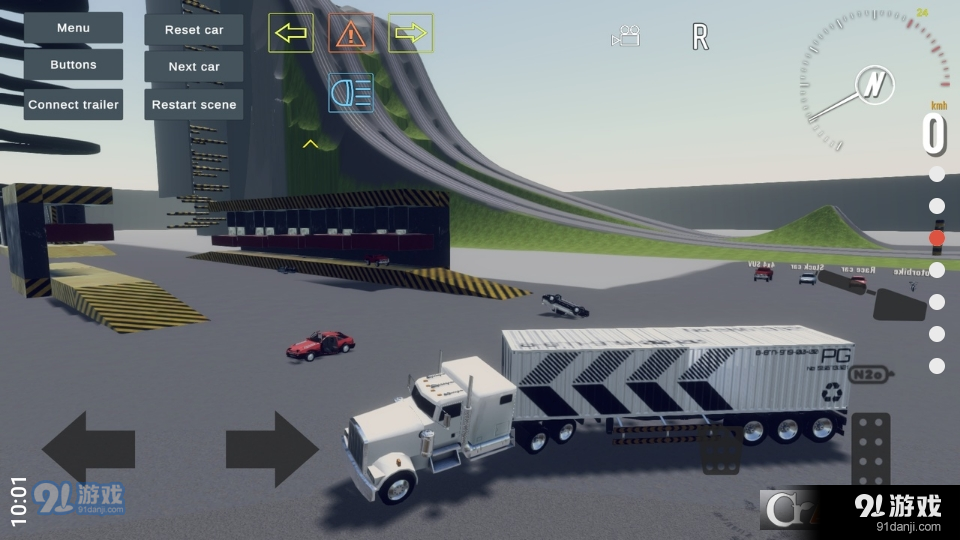960x540 pixels.
Task: Toggle the hazard warning triangle
Action: pyautogui.click(x=350, y=33)
